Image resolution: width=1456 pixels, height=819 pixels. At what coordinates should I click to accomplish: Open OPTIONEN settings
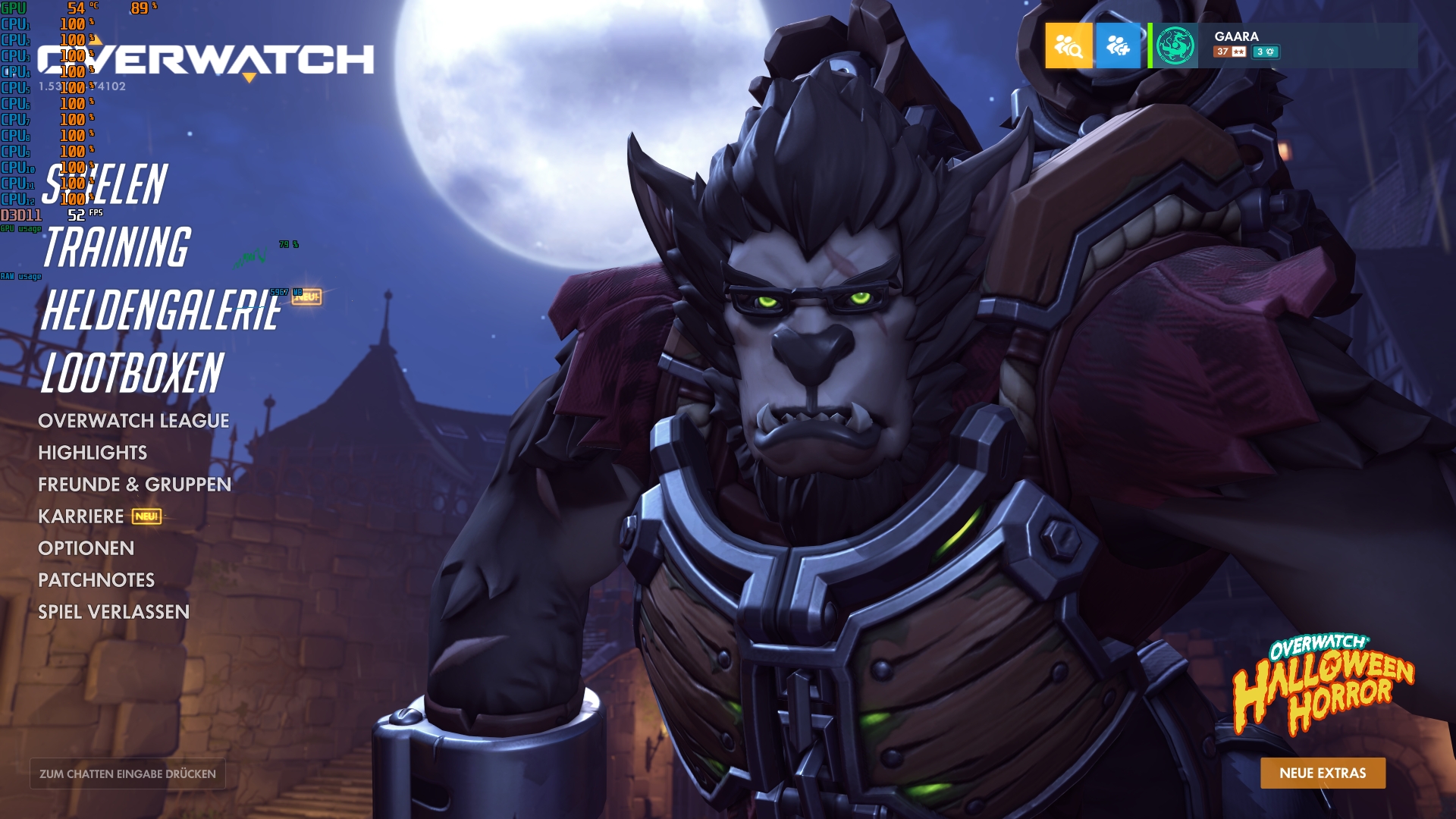pyautogui.click(x=87, y=548)
